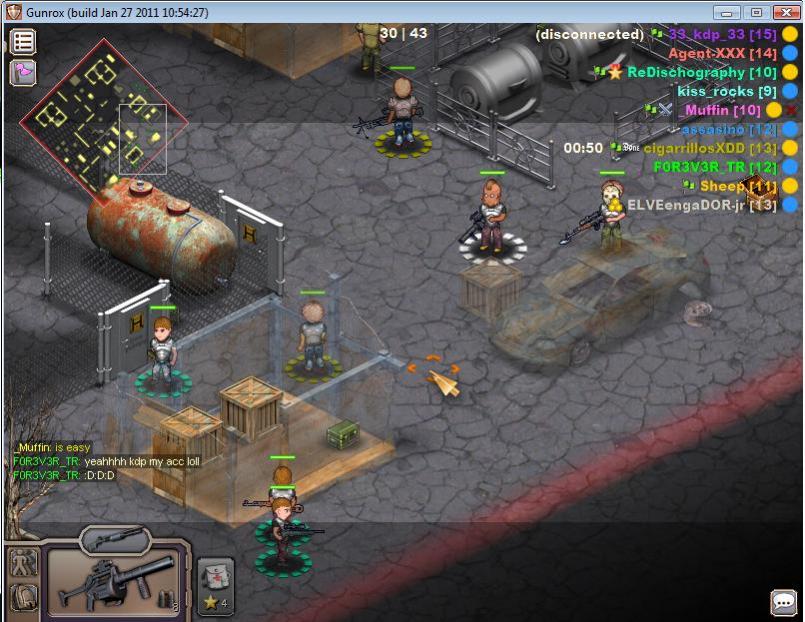Screen dimensions: 805x622
Task: Switch to the secondary shotgun slot
Action: click(x=115, y=539)
